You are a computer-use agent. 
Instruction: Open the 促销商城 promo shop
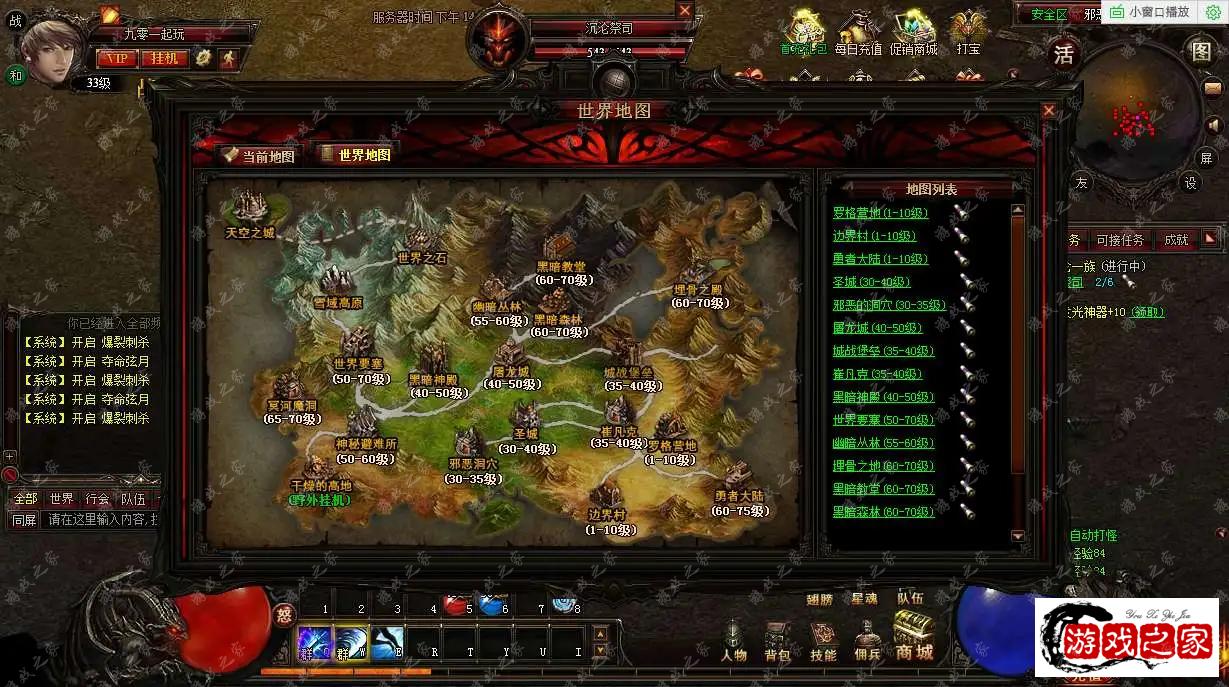tap(914, 33)
